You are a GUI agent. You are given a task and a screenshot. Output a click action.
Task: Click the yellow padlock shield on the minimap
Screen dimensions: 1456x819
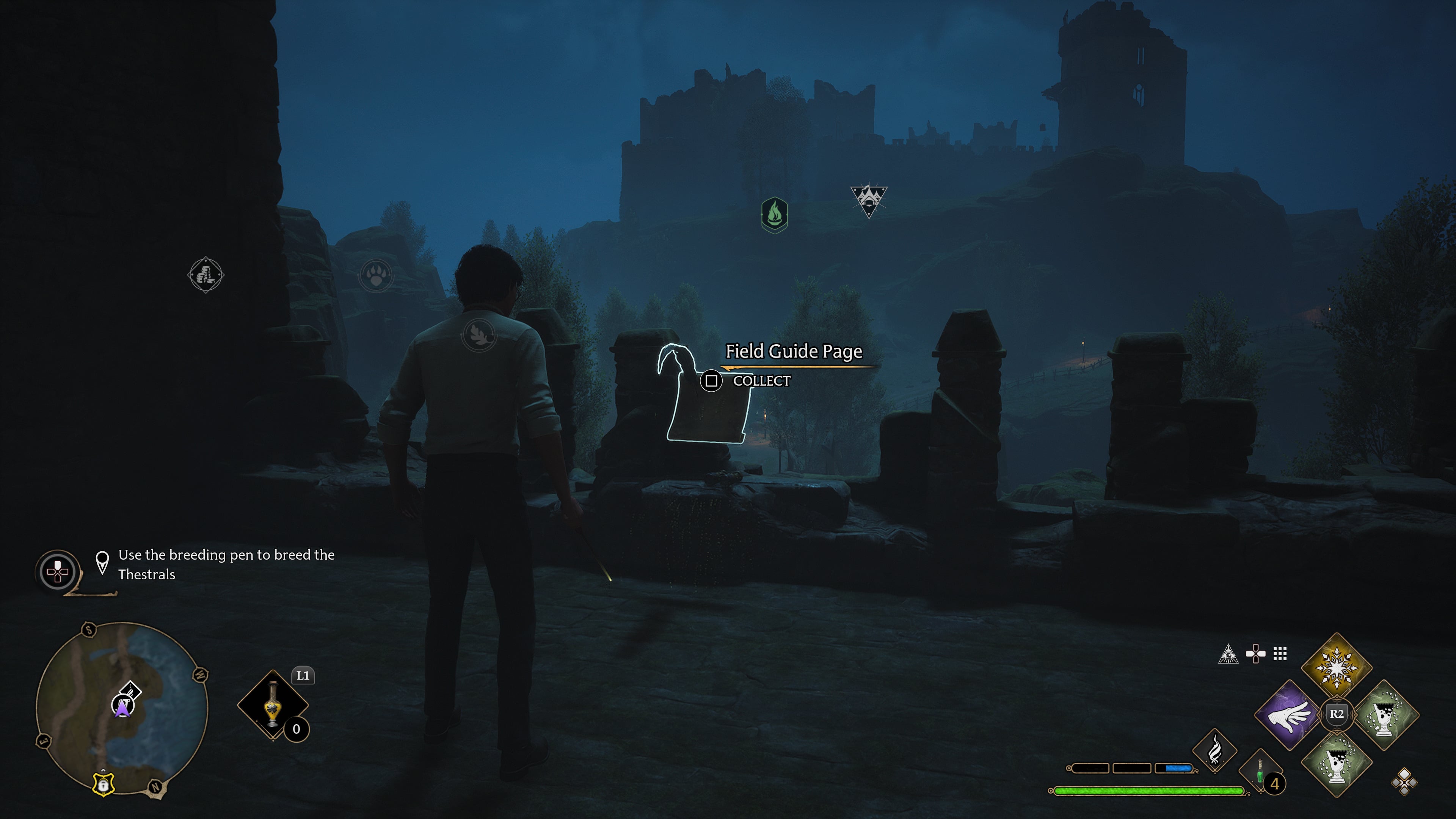pos(103,785)
